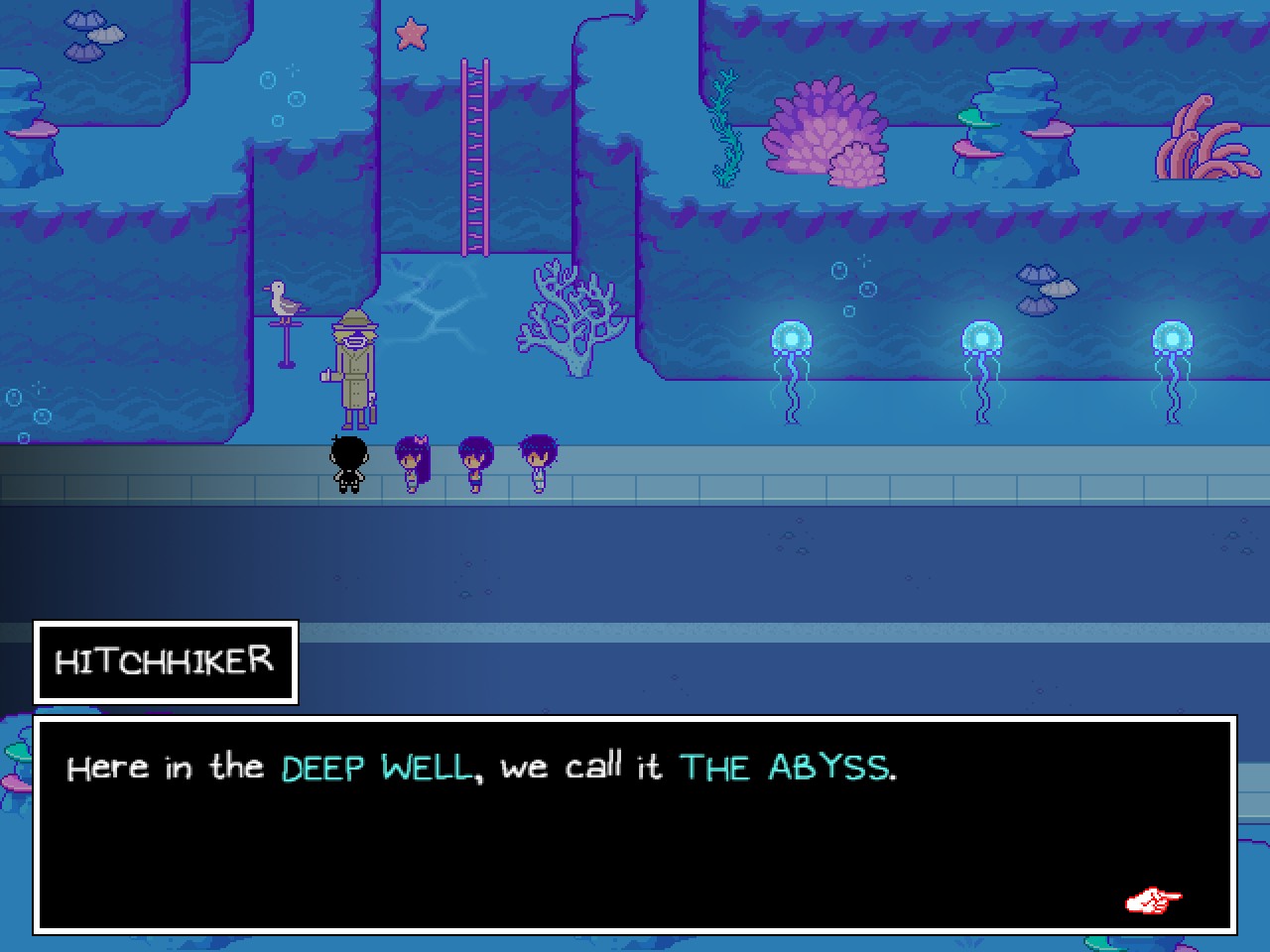Viewport: 1270px width, 952px height.
Task: Select the rightmost jellyfish
Action: click(x=1173, y=337)
